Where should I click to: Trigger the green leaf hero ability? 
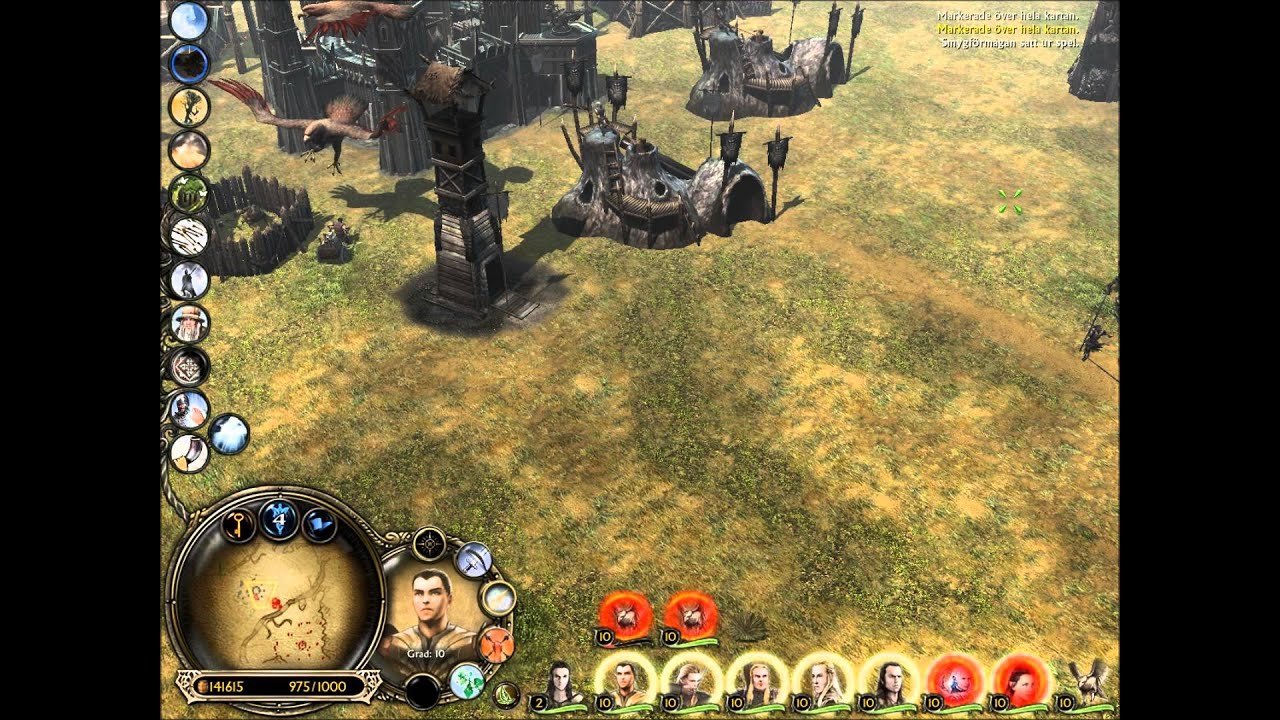pos(467,680)
